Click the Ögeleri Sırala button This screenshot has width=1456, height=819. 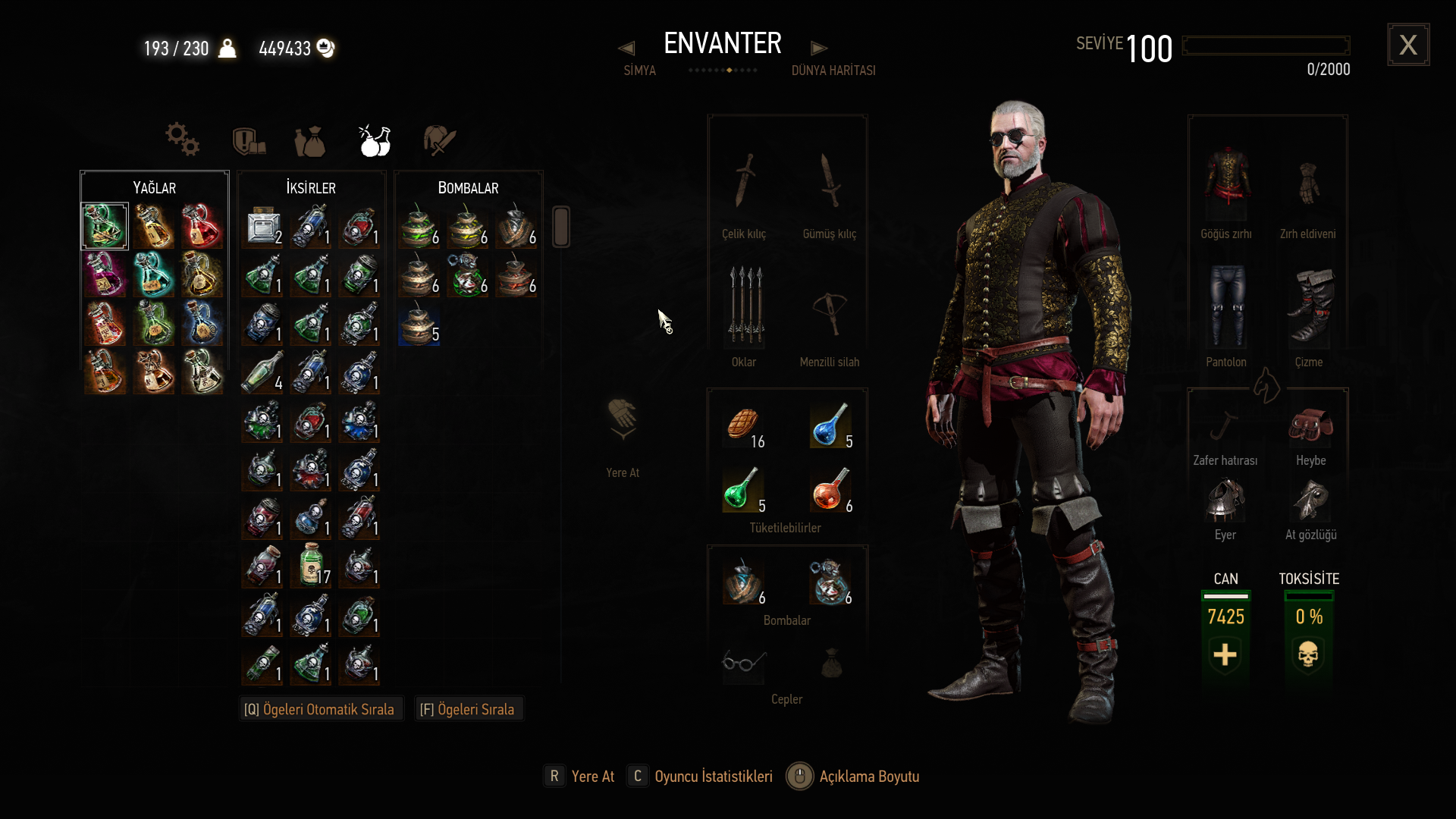coord(467,709)
